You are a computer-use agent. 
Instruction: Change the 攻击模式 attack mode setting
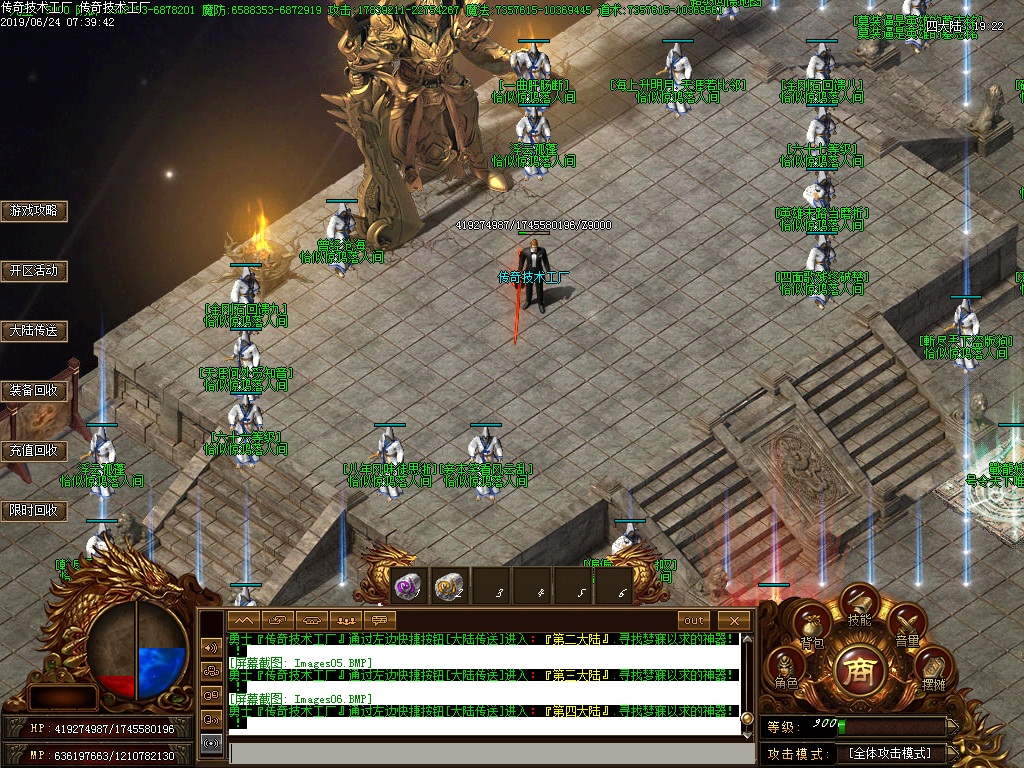click(889, 753)
